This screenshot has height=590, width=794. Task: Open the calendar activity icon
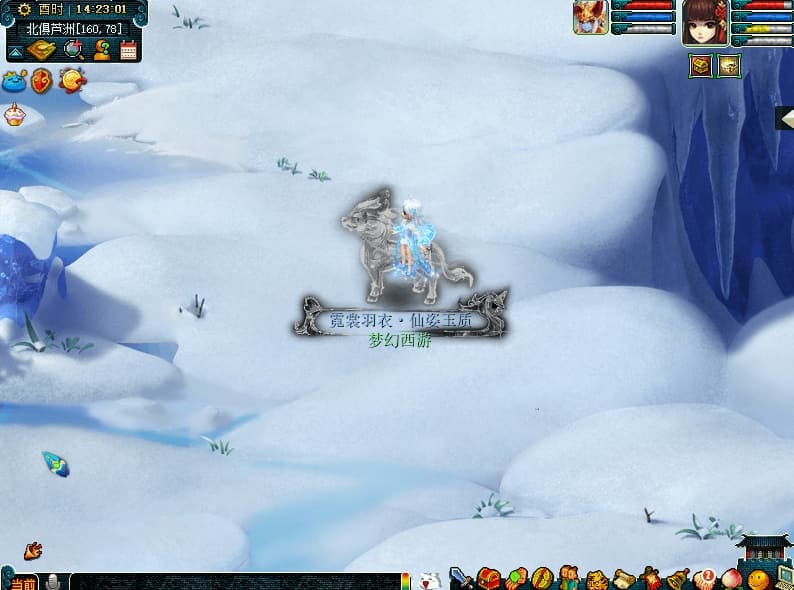click(128, 50)
